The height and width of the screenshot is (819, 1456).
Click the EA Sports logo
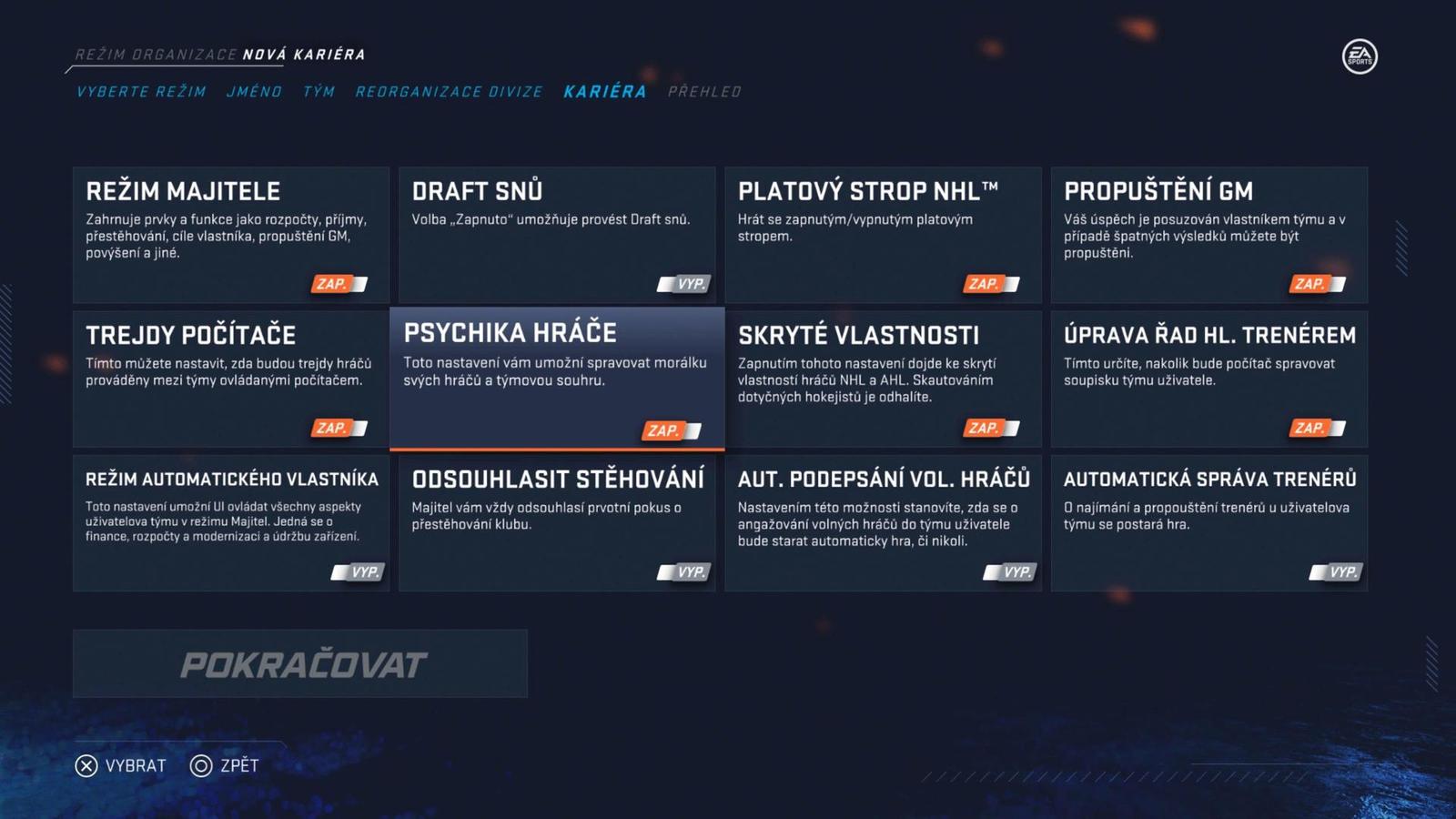click(x=1362, y=56)
